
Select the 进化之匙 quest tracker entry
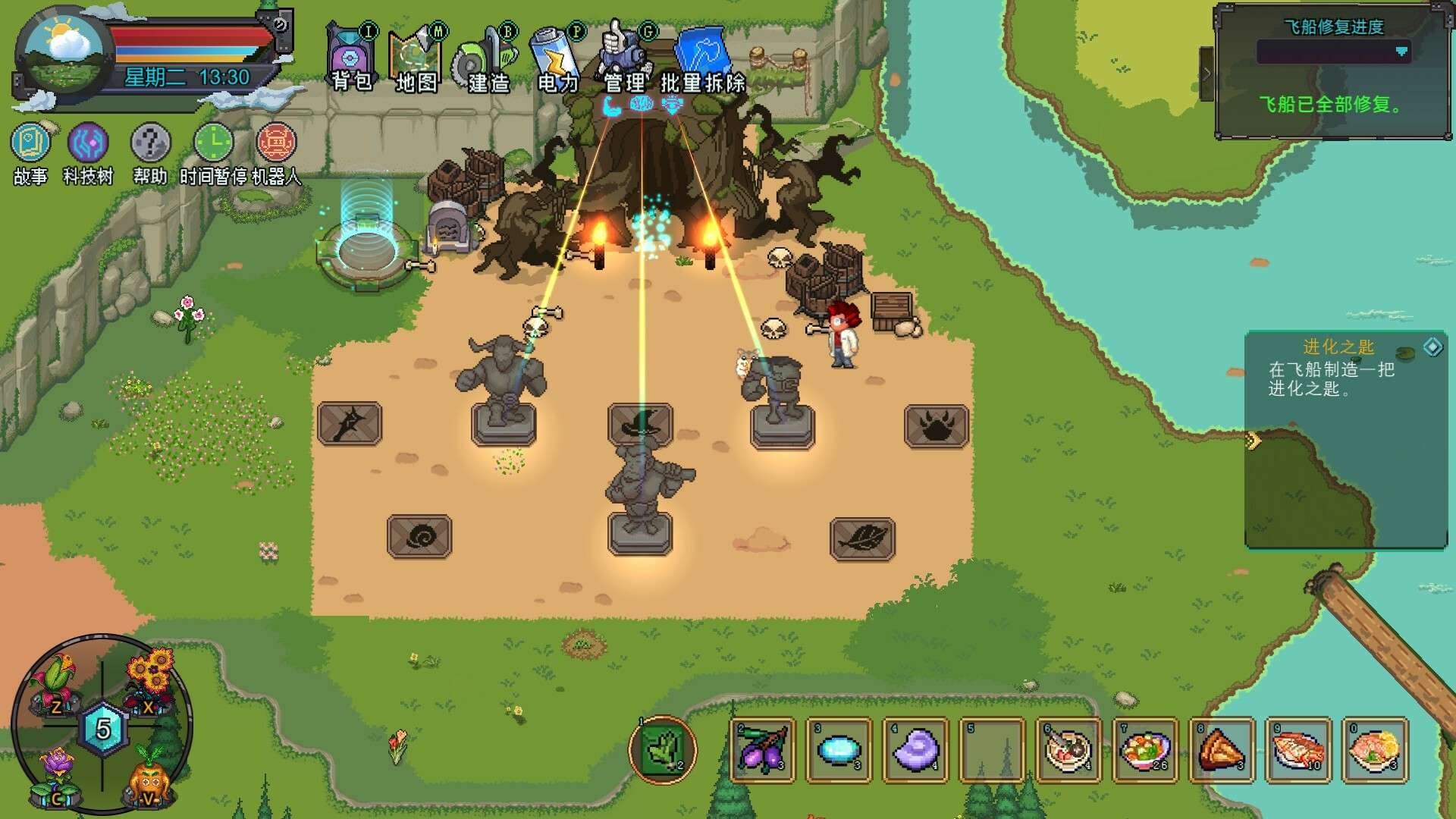1338,369
